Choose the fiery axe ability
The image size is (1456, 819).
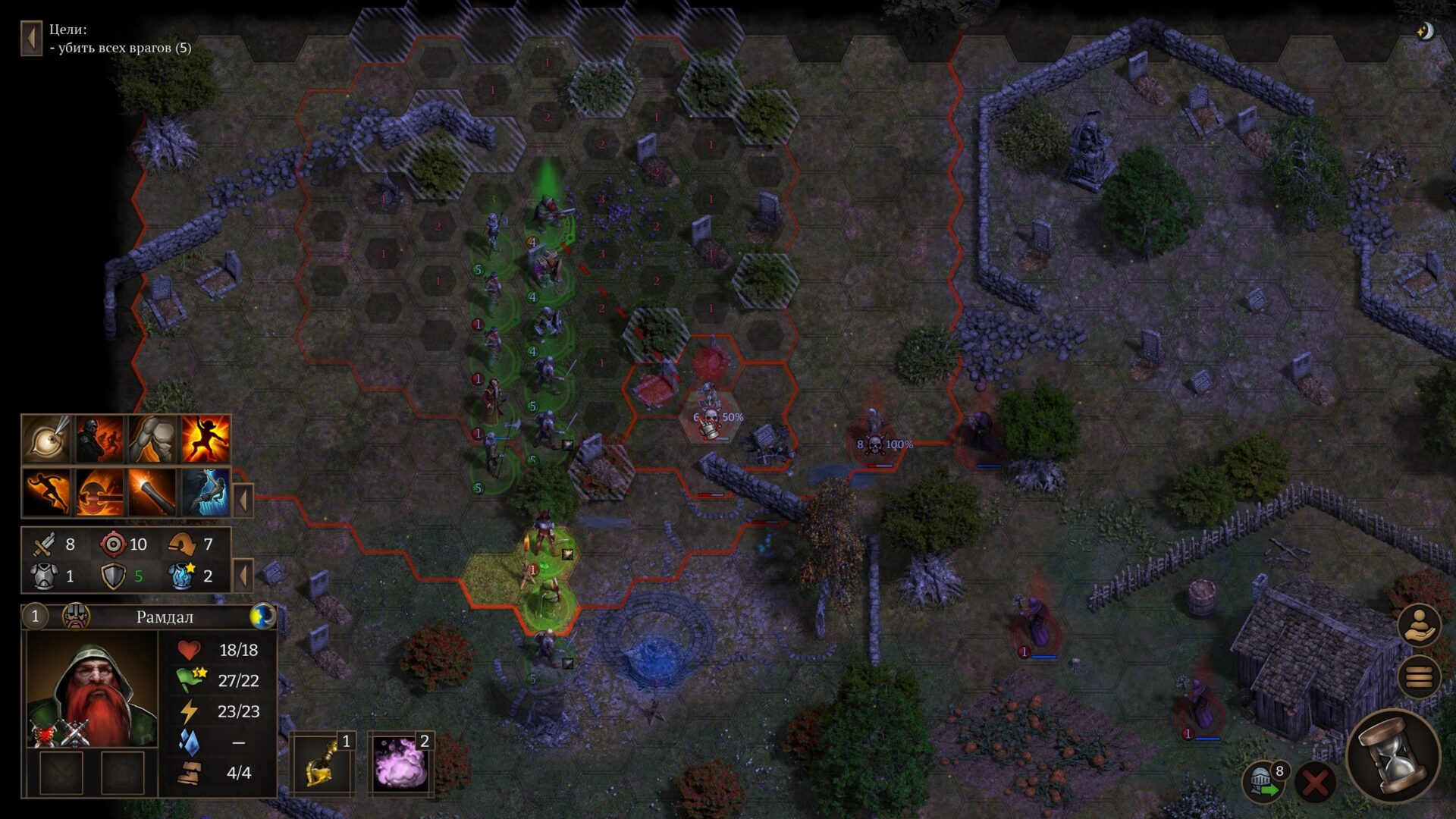pos(99,492)
